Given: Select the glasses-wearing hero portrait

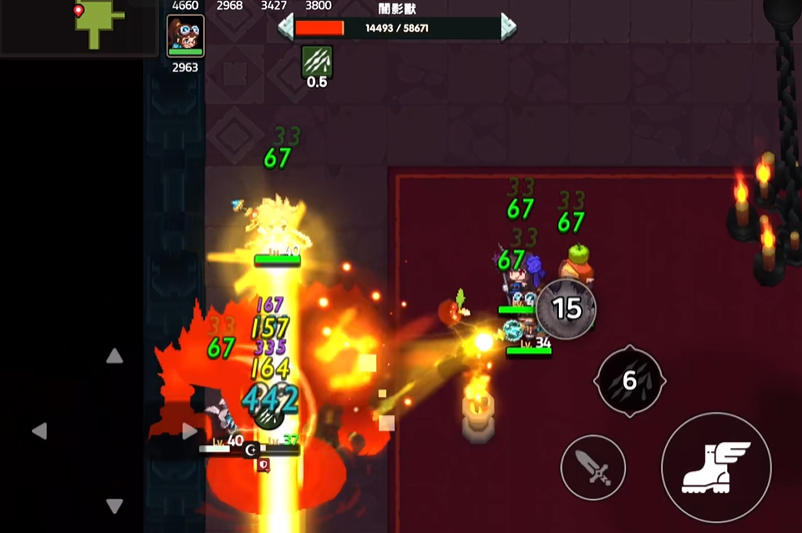Looking at the screenshot, I should tap(185, 35).
